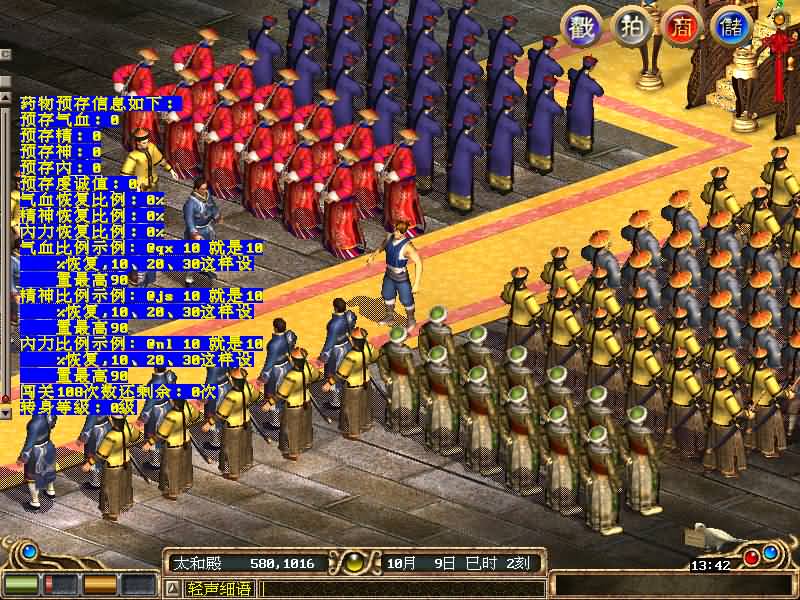This screenshot has height=600, width=800.
Task: Select the blue 储 storage button
Action: coord(731,25)
